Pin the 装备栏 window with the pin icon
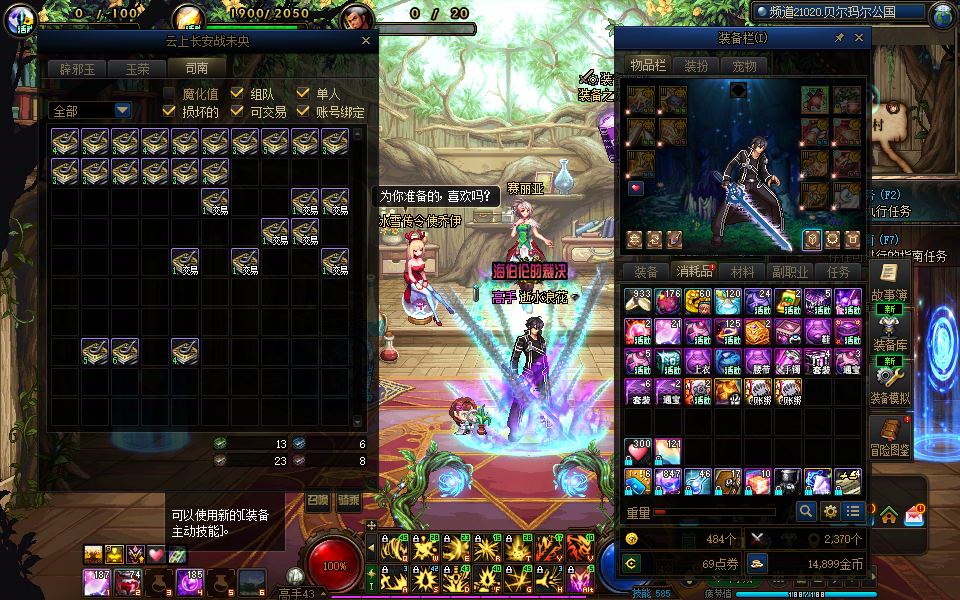The image size is (960, 600). tap(839, 37)
